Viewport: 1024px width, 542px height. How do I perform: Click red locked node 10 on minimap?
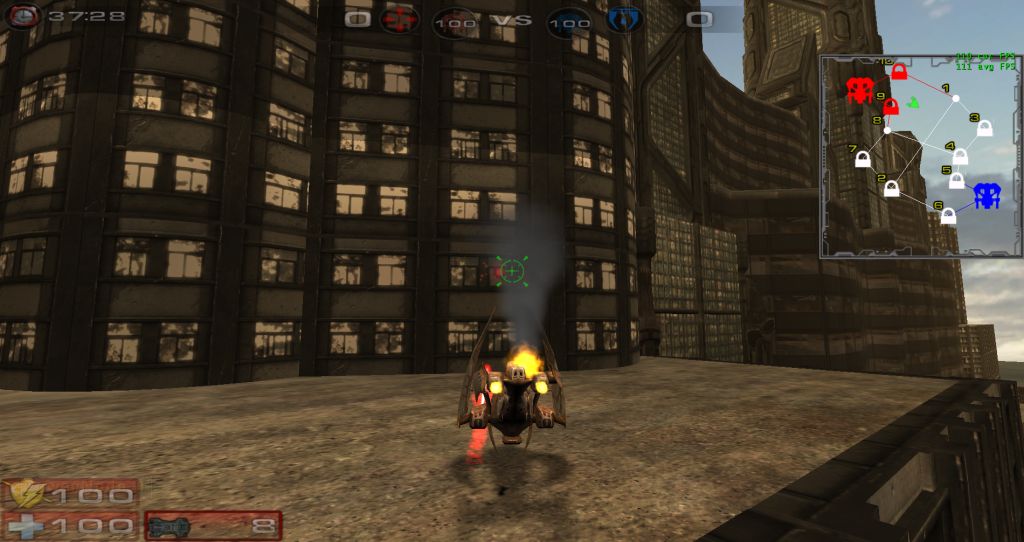pyautogui.click(x=899, y=72)
